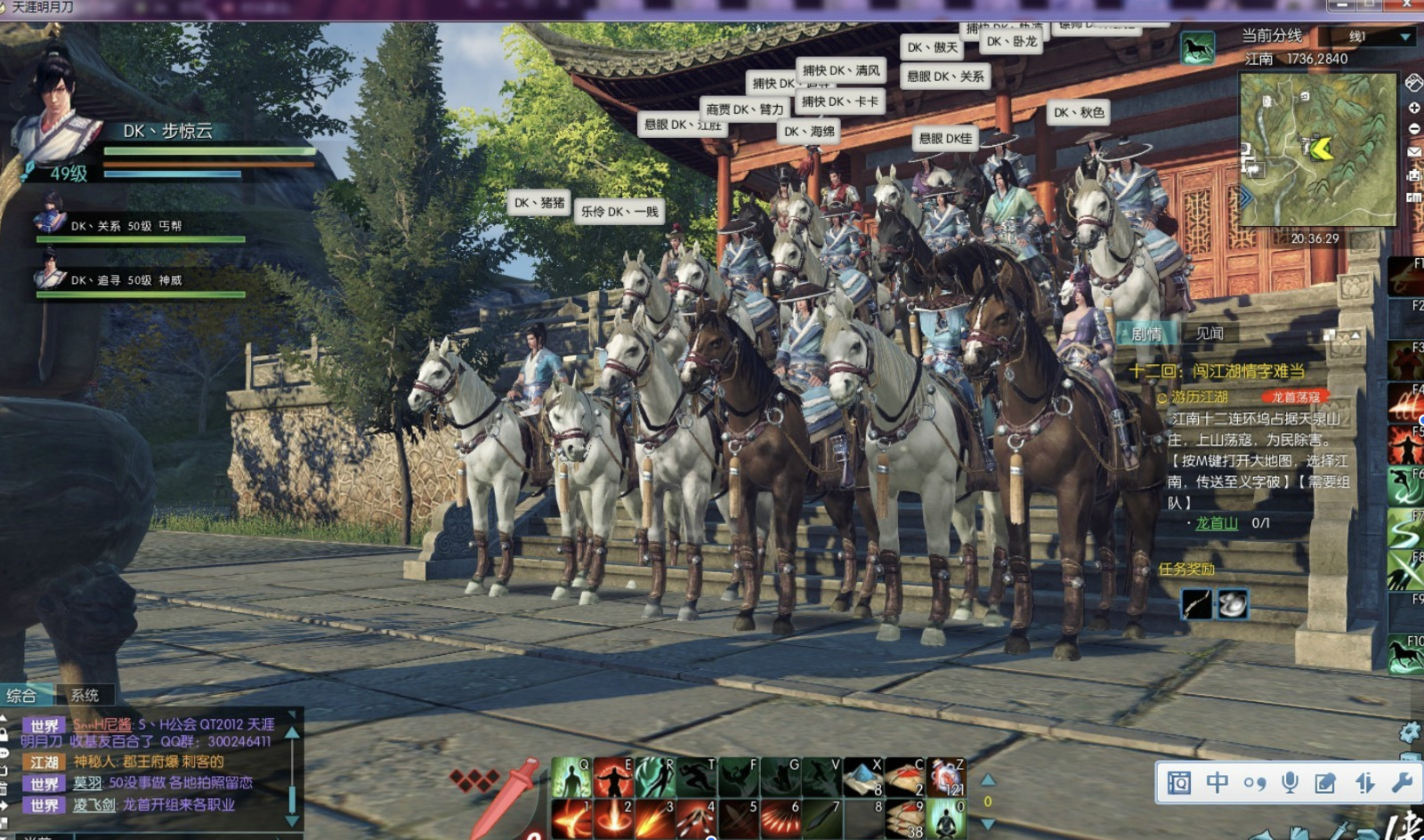Click the green horse mount buff icon
The image size is (1424, 840).
(x=1197, y=48)
